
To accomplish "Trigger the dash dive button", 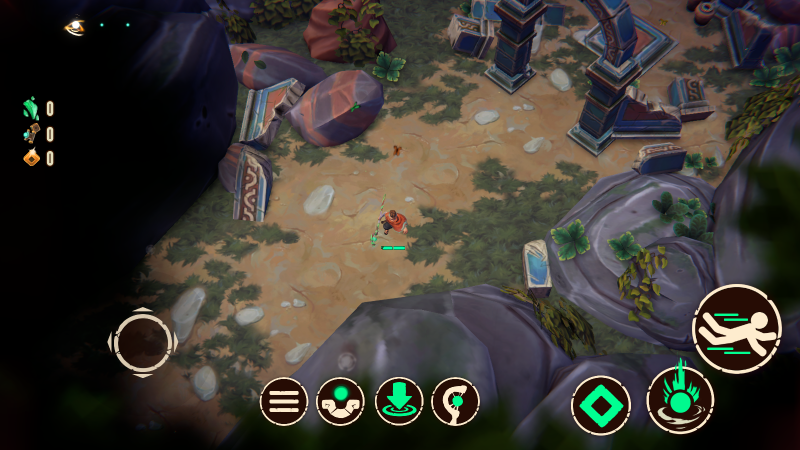I will 737,329.
